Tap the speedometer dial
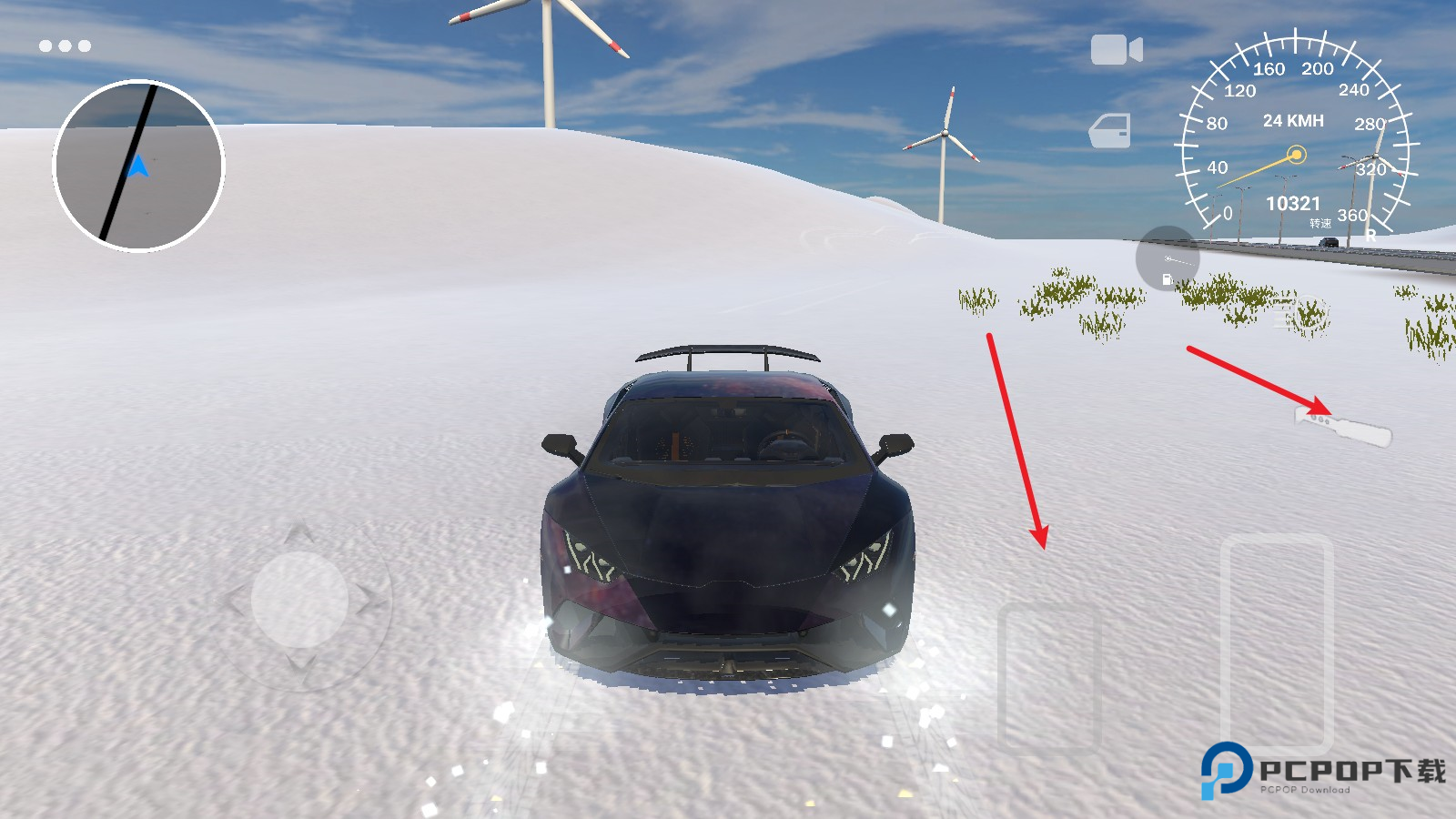The height and width of the screenshot is (819, 1456). 1296,136
